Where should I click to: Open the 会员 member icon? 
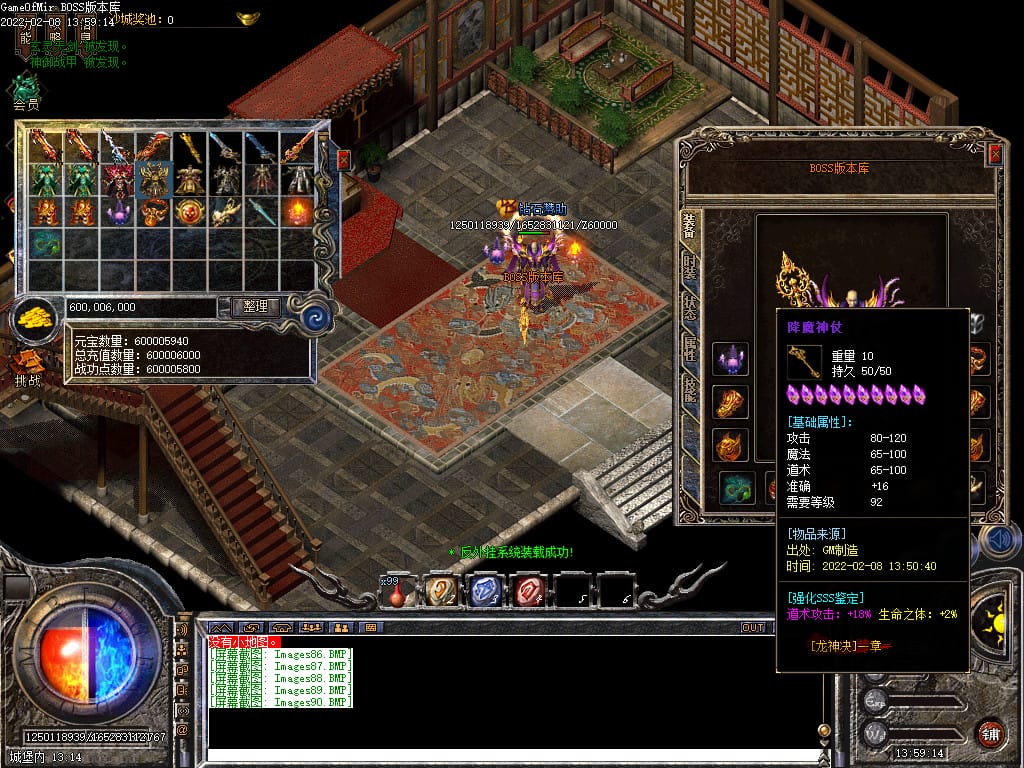(25, 88)
